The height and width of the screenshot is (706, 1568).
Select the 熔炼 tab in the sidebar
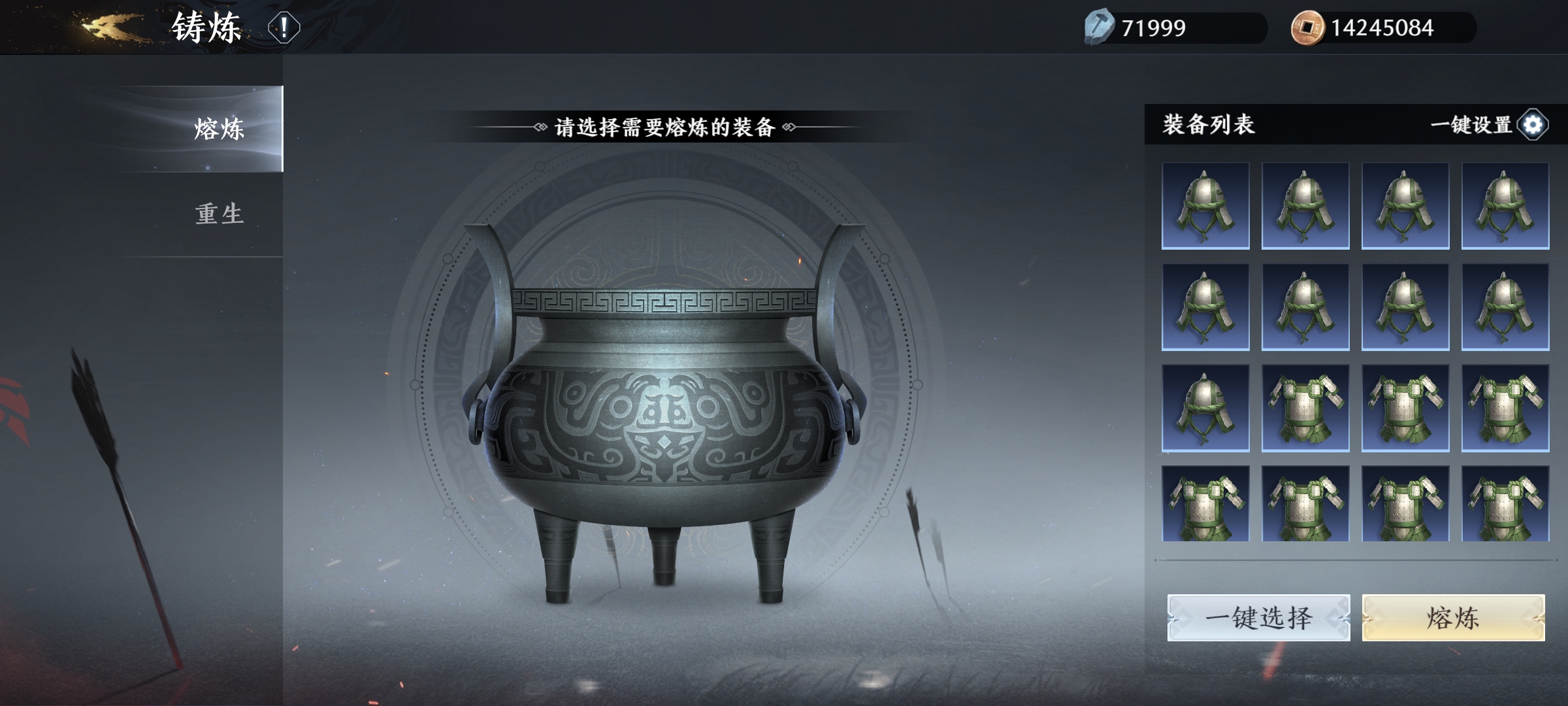(219, 128)
